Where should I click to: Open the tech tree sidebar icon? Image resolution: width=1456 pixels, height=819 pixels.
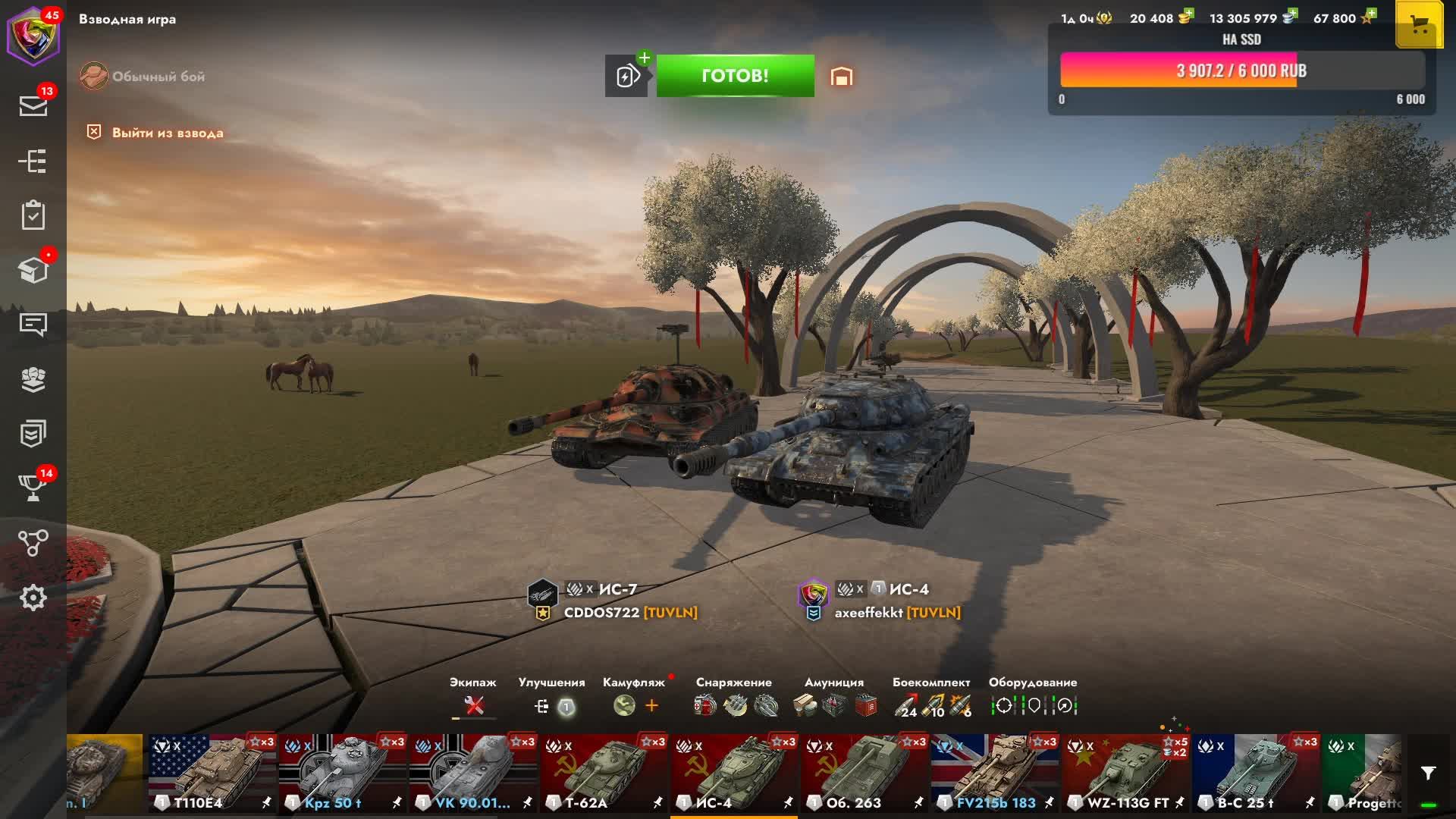pos(33,161)
